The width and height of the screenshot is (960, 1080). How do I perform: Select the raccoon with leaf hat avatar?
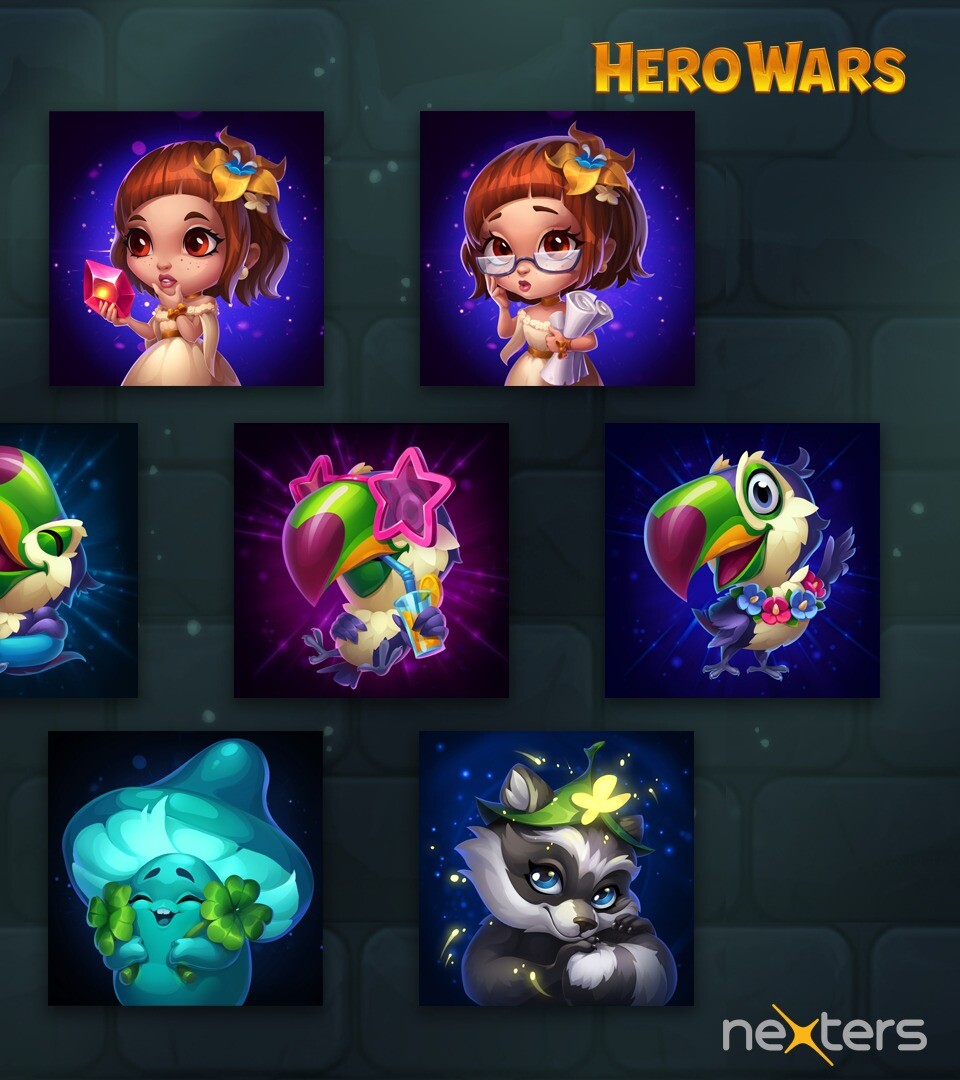[556, 868]
